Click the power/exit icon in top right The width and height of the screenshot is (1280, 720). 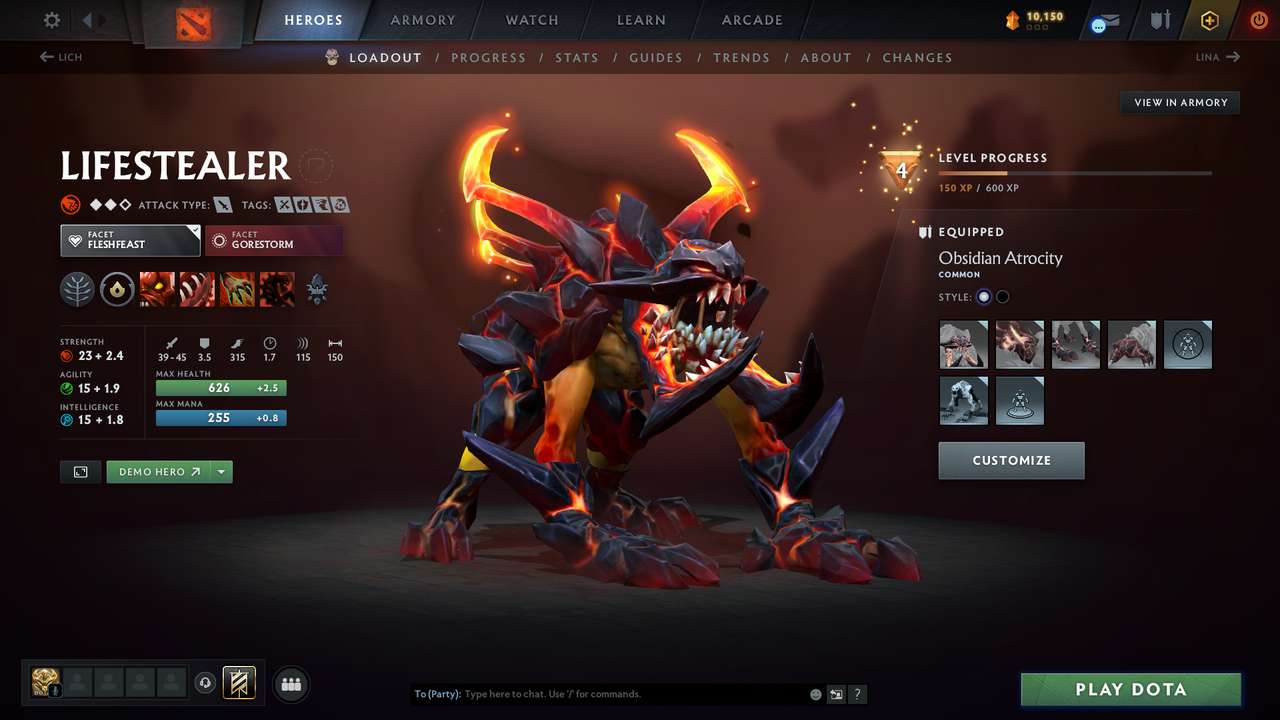tap(1258, 19)
